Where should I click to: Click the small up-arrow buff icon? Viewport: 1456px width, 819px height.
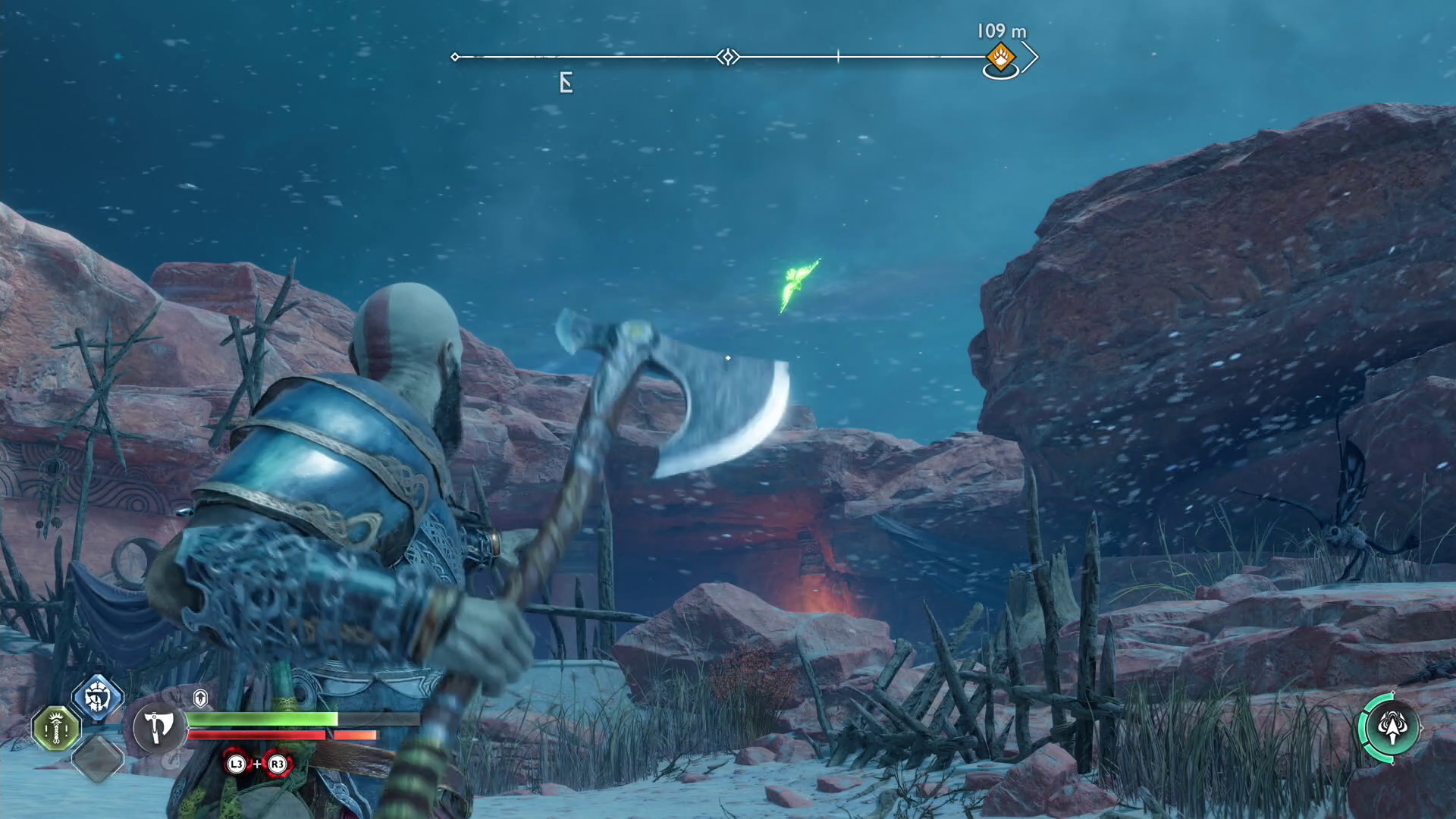tap(200, 698)
